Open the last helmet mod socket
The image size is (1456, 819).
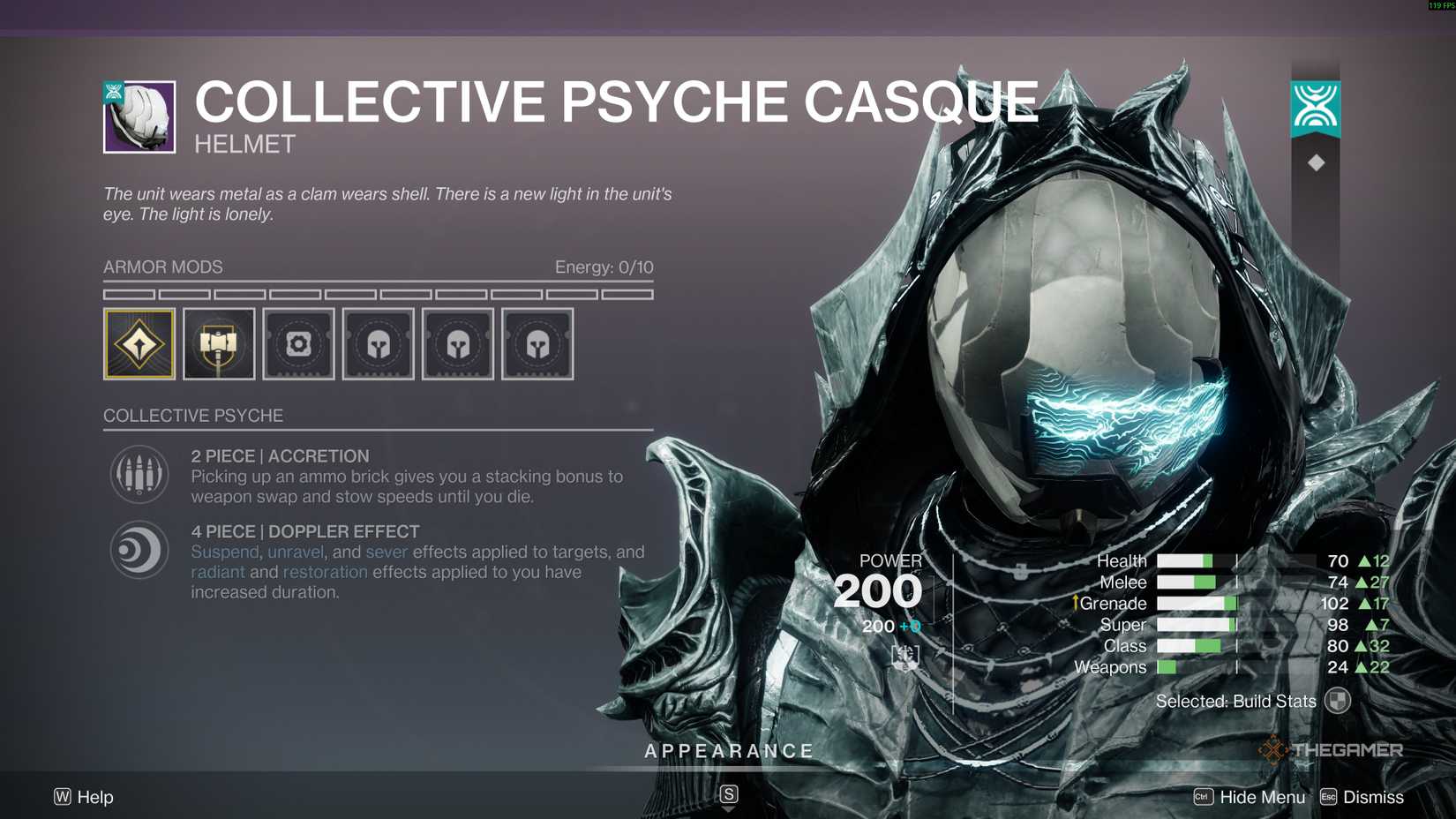click(537, 344)
